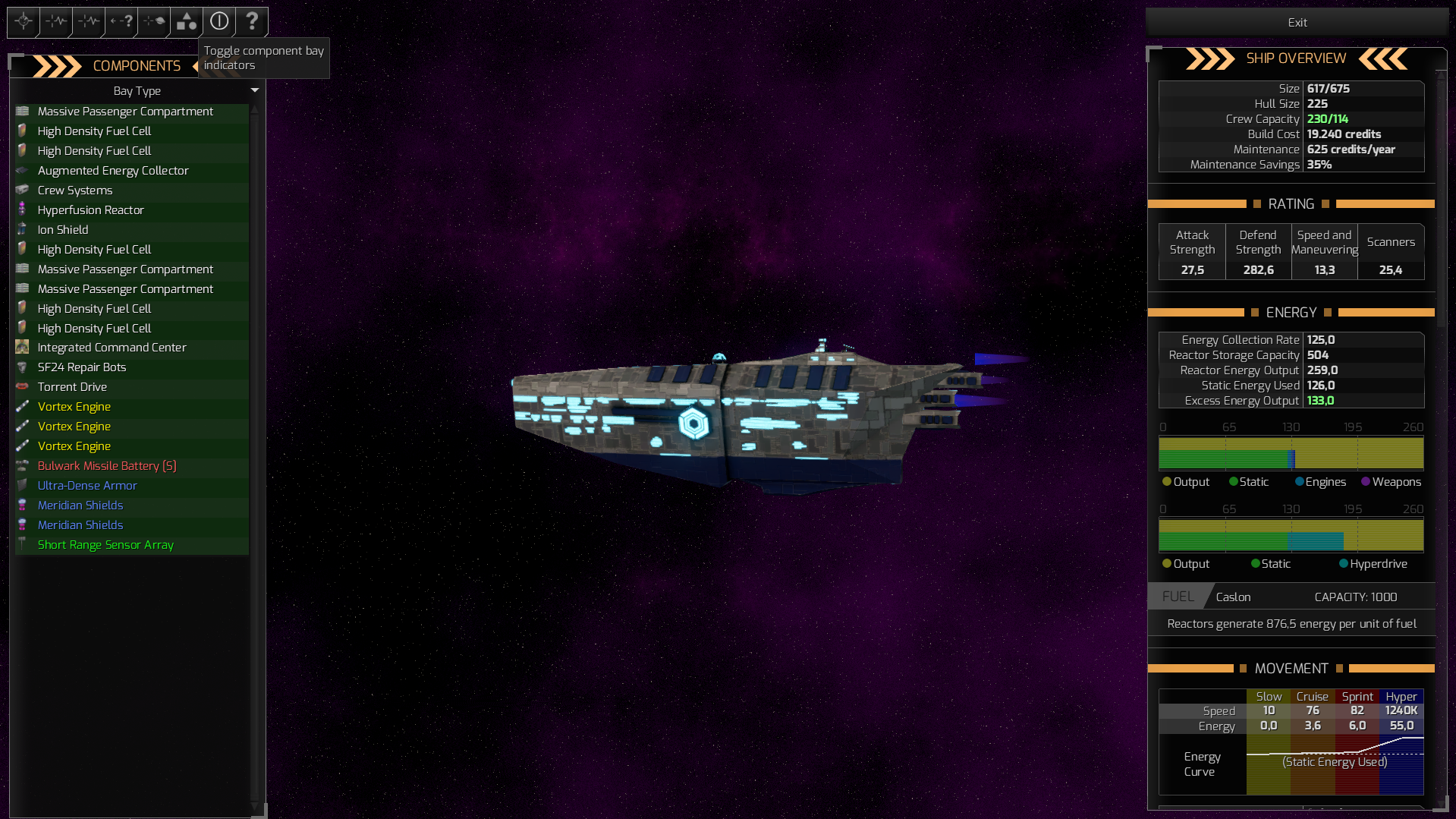The height and width of the screenshot is (819, 1456).
Task: Click the shapes toolbar icon
Action: 185,22
